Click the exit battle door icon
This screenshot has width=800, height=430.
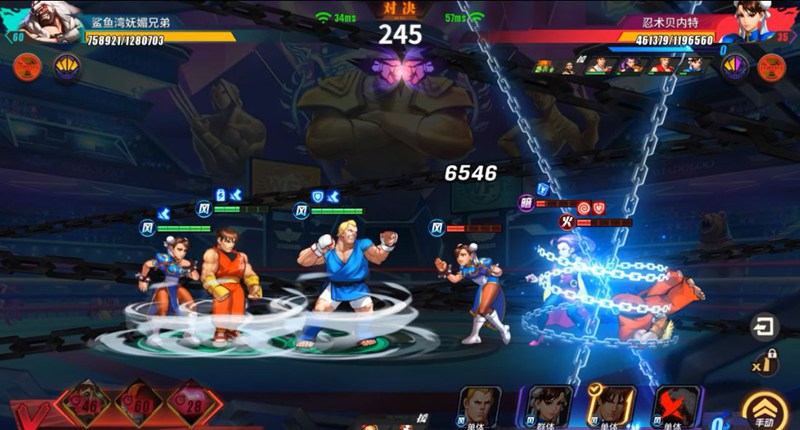point(765,327)
